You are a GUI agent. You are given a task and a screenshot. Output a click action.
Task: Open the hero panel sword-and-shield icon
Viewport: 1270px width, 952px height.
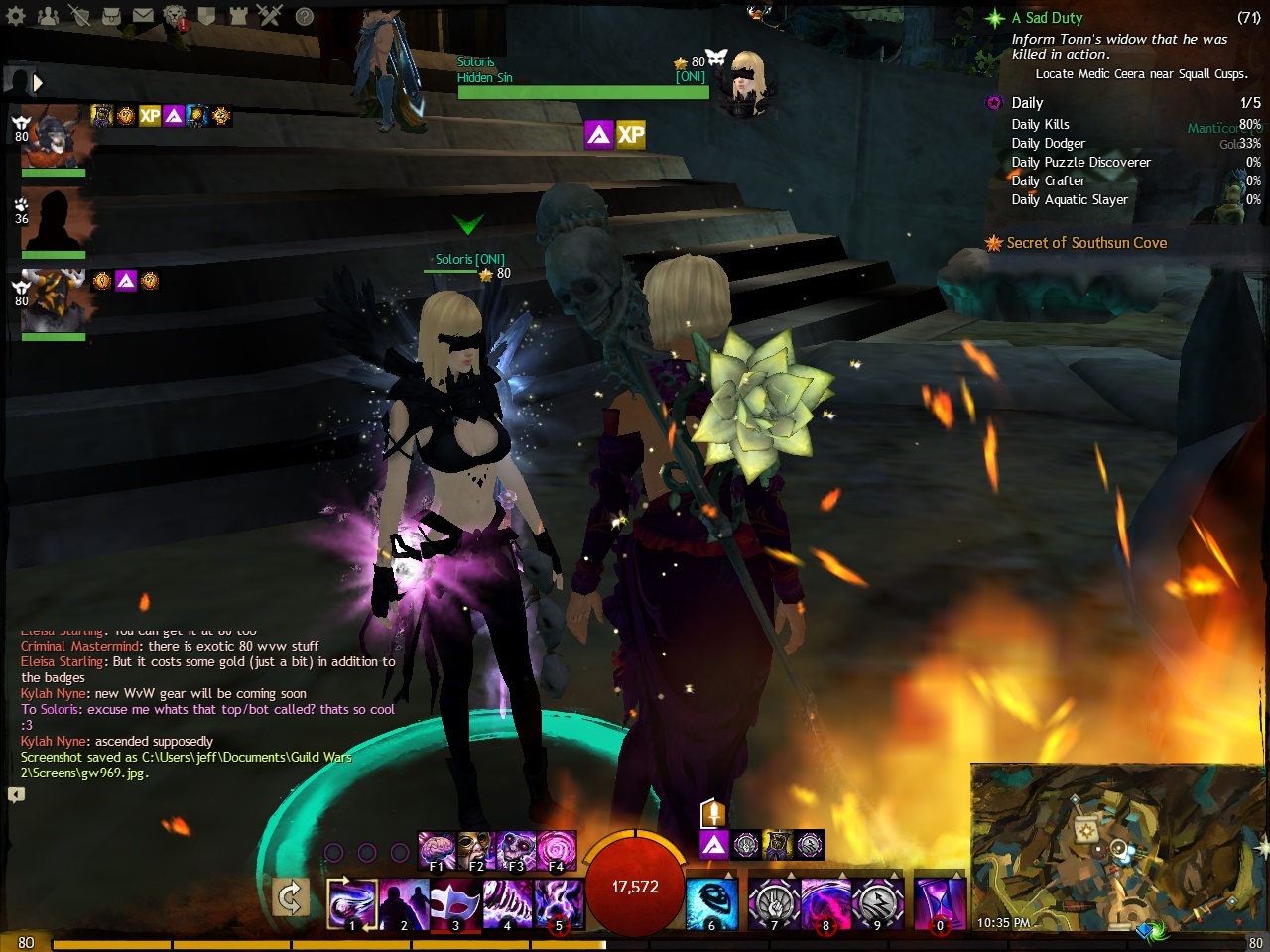(80, 16)
